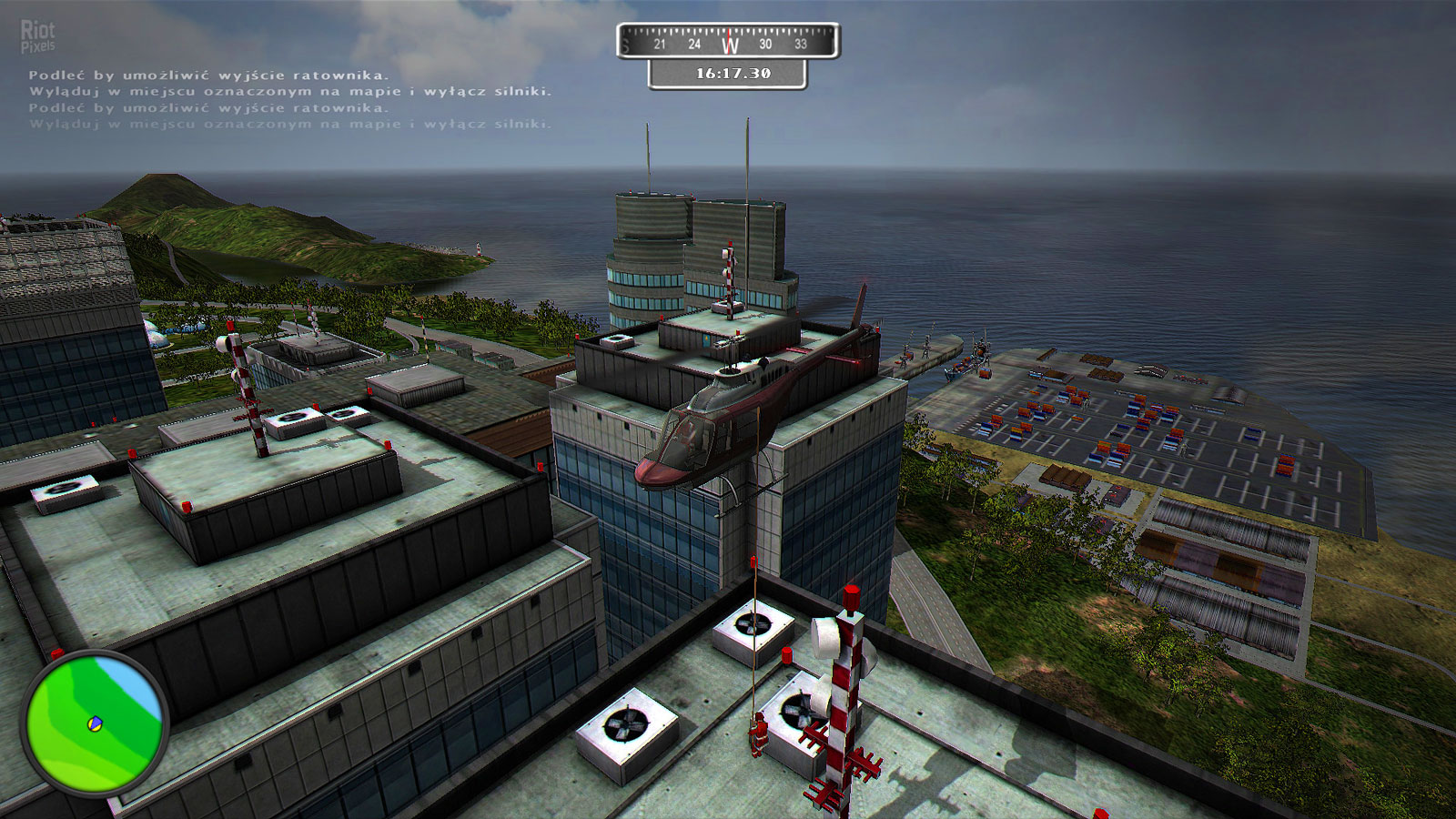The width and height of the screenshot is (1456, 819).
Task: Select the helicopter marker on the minimap
Action: tap(94, 724)
